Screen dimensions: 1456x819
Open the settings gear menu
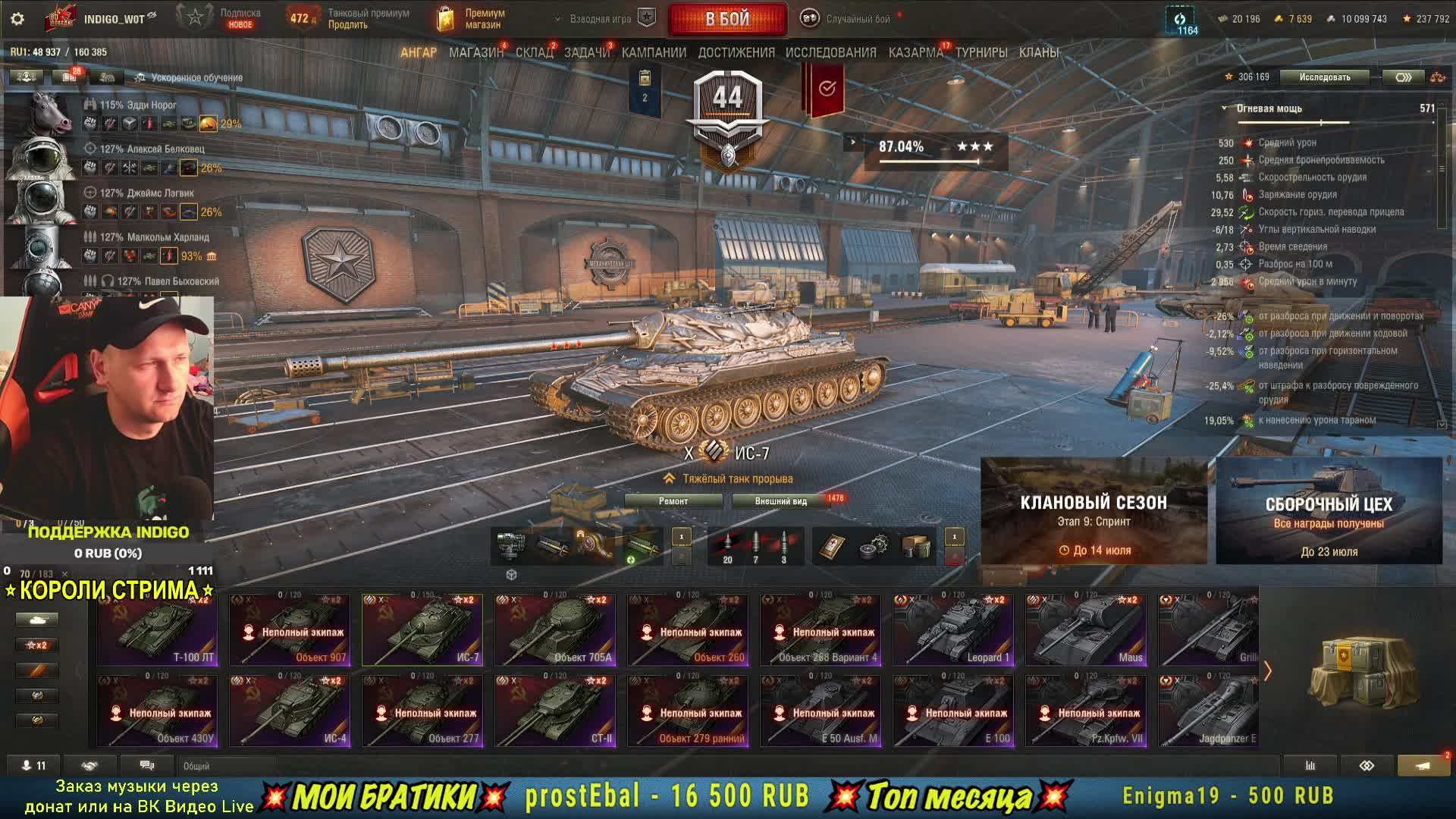tap(17, 19)
